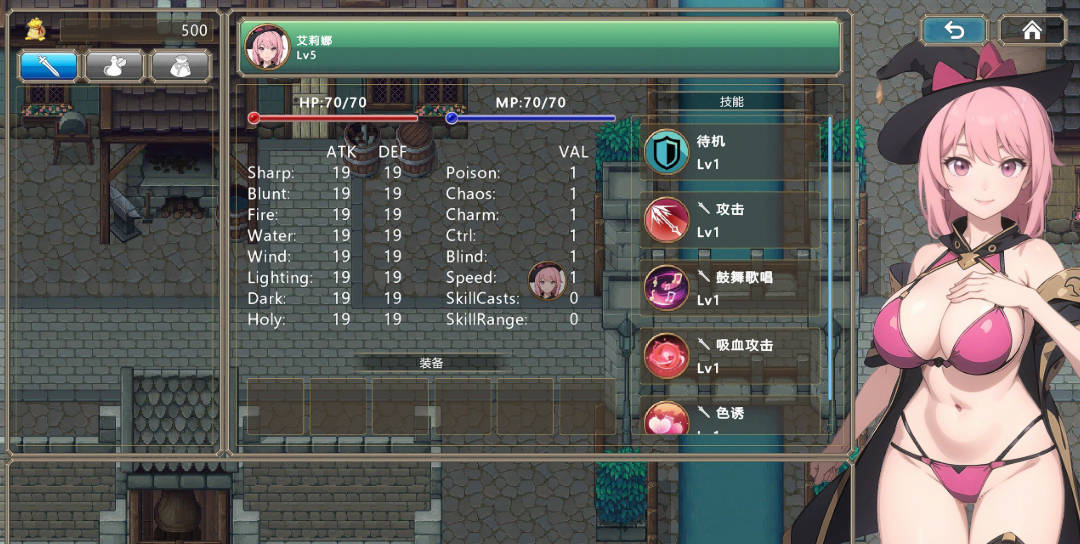The image size is (1080, 544).
Task: Click the small character portrait beside Speed
Action: [x=547, y=280]
